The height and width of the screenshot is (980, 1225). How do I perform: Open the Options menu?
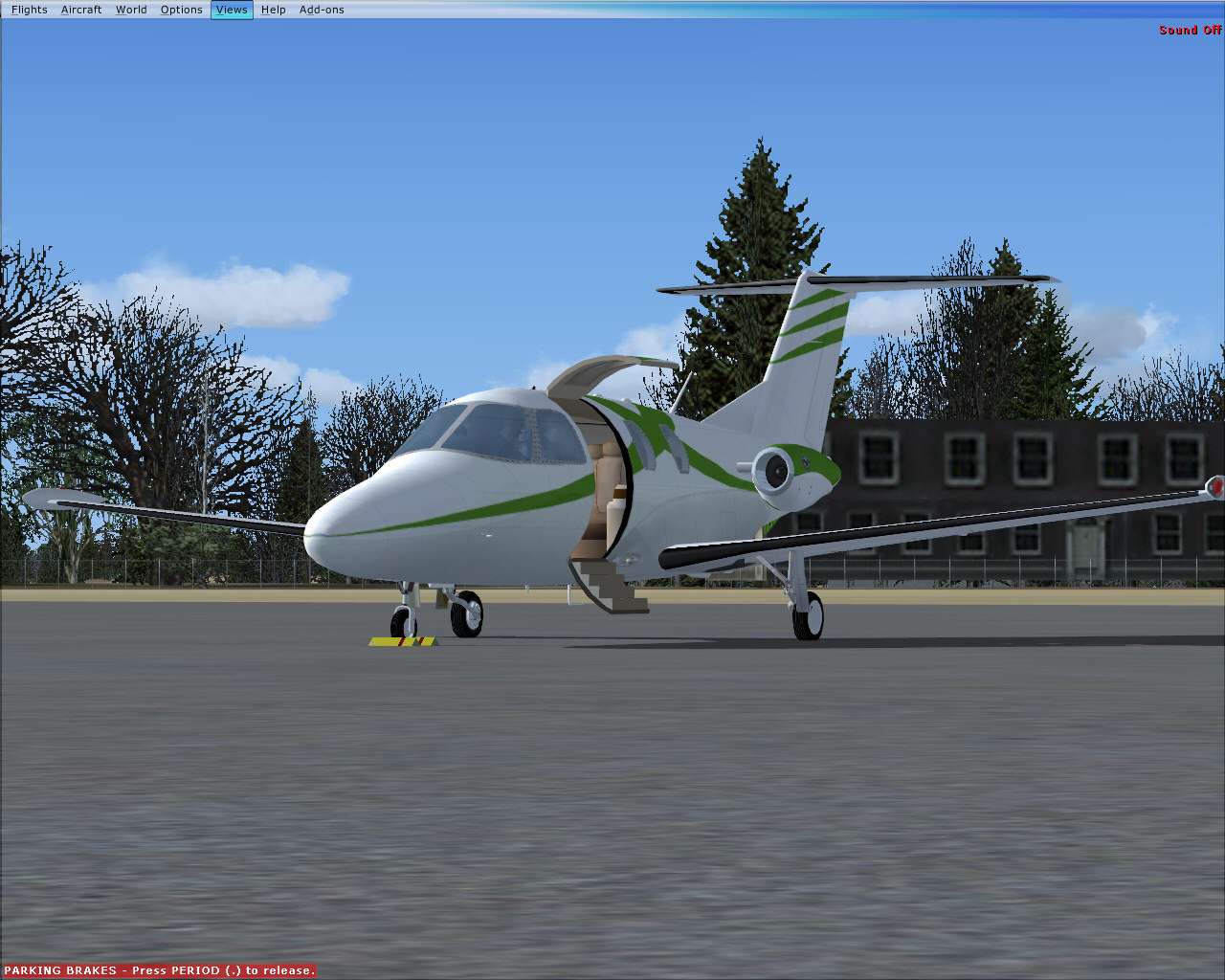click(x=180, y=10)
